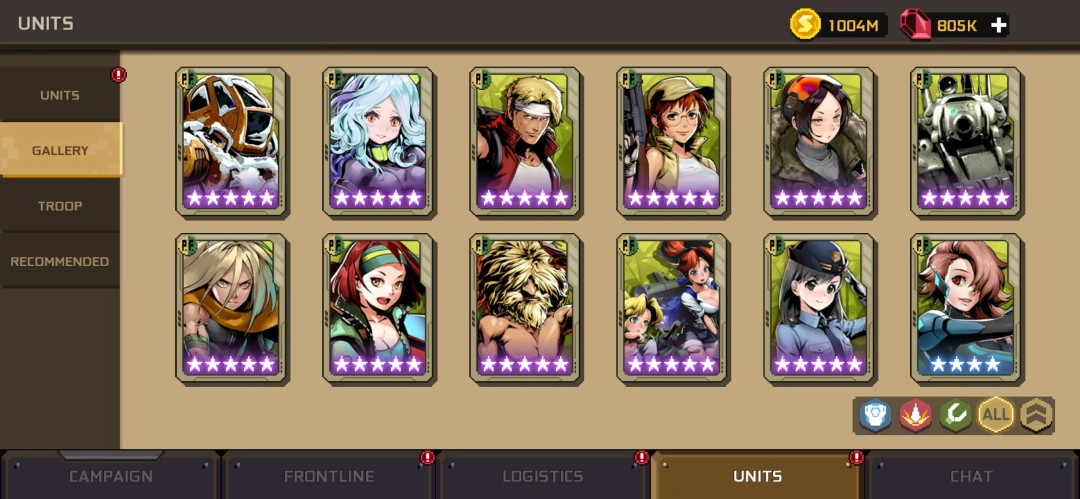Open the Units side tab
This screenshot has width=1080, height=499.
click(60, 96)
